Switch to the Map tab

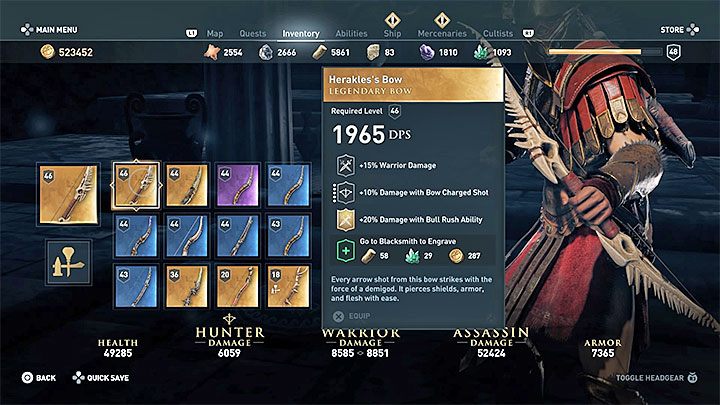click(x=214, y=33)
